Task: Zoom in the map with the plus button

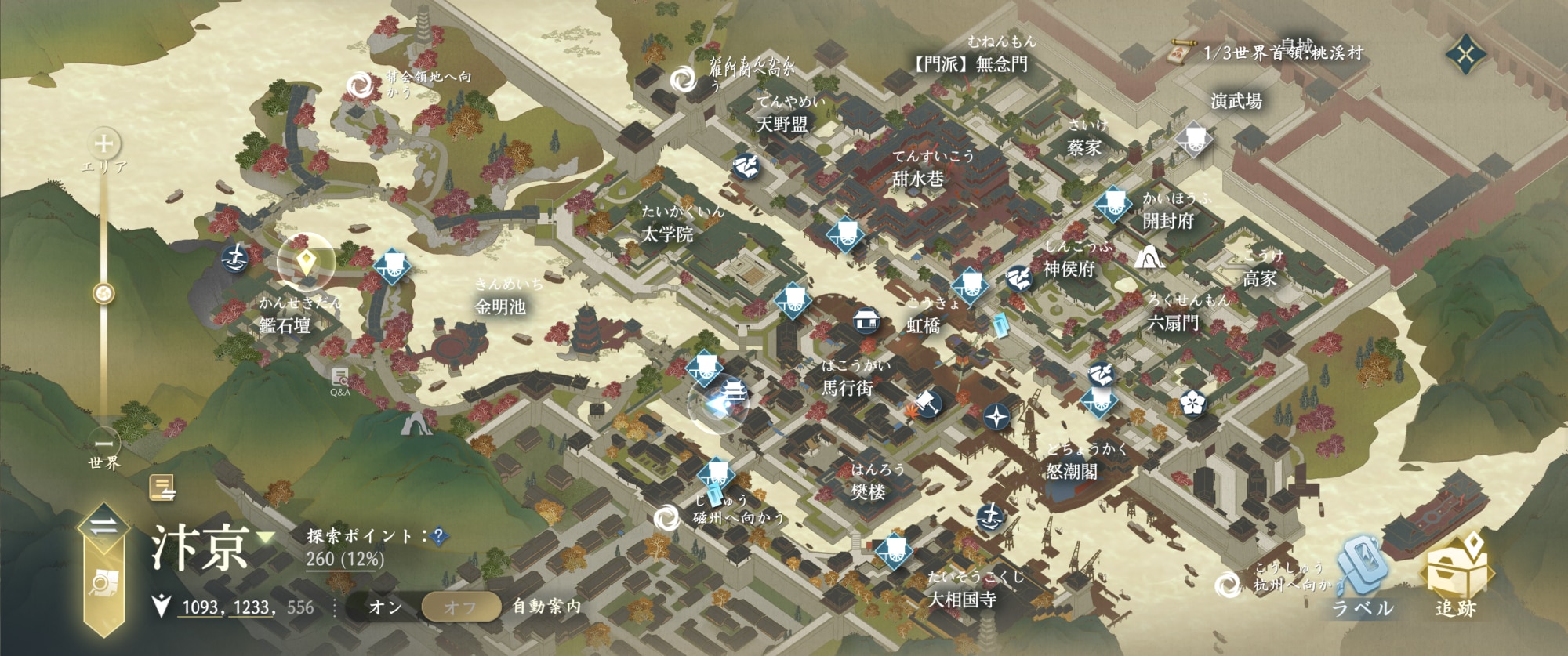Action: [x=103, y=144]
